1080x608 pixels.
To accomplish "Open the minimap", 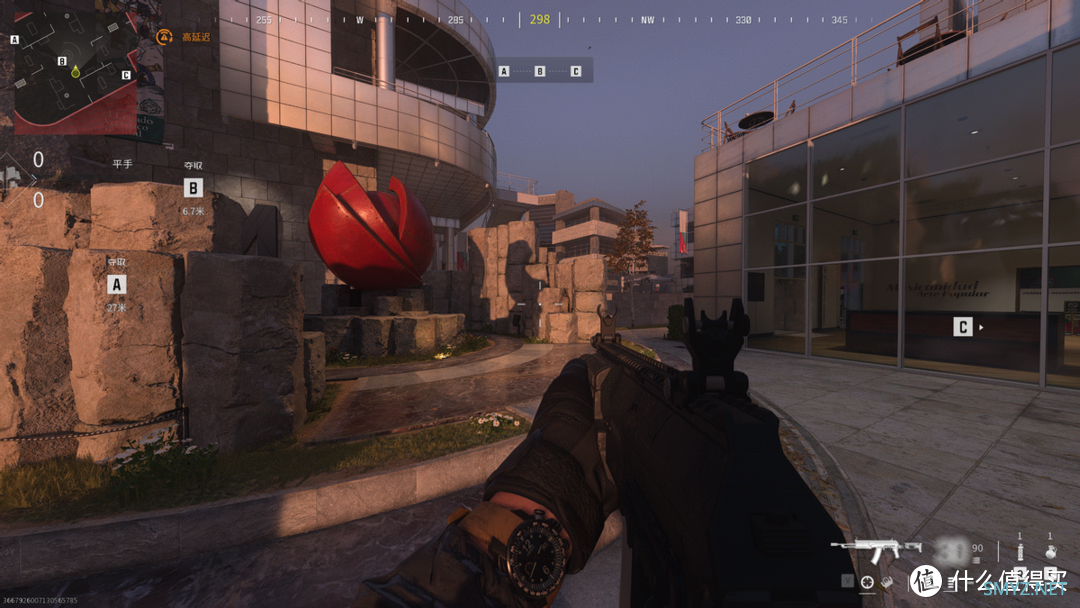I will point(75,70).
